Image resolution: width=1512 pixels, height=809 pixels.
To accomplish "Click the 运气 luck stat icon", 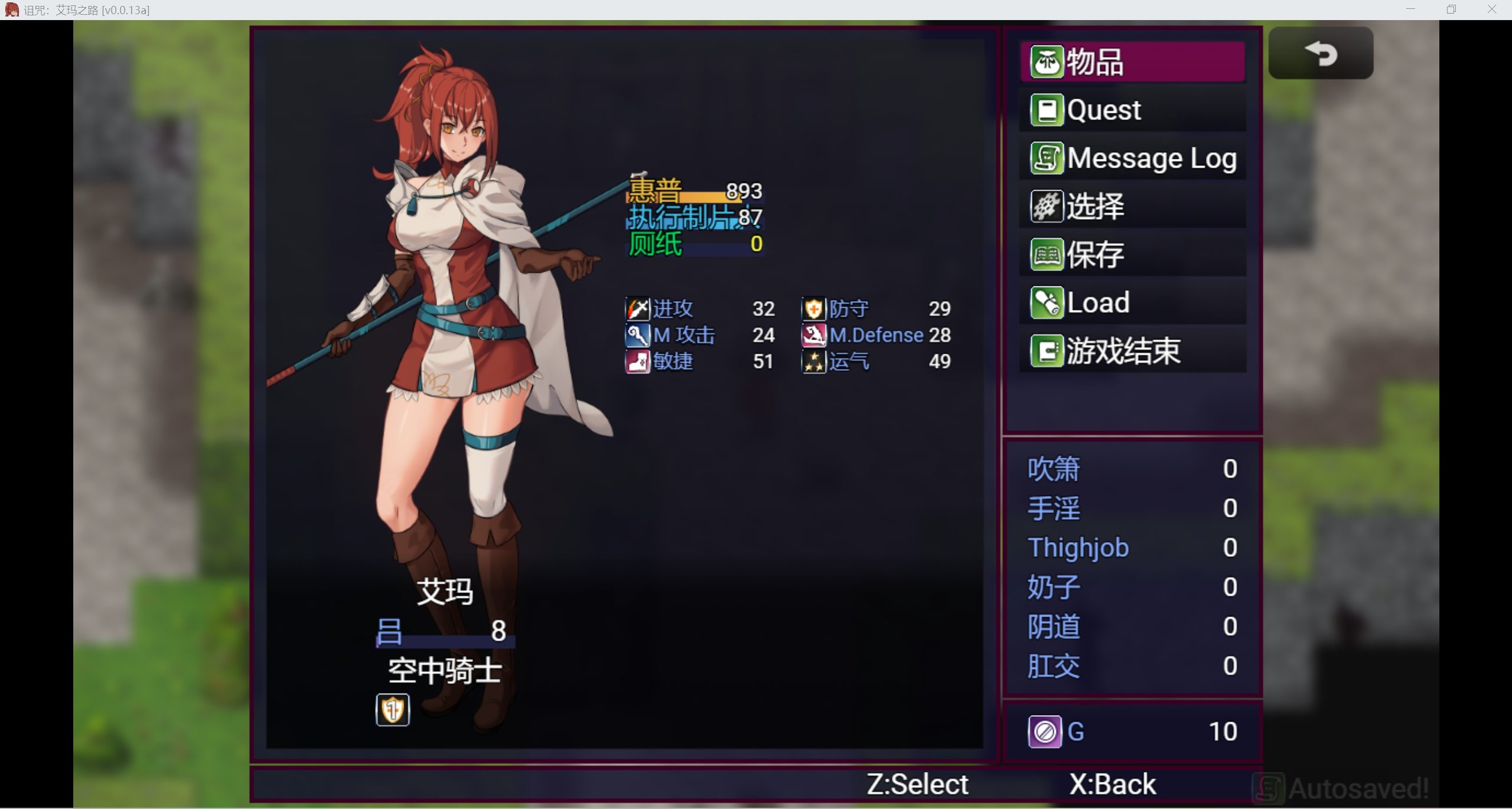I will pos(813,361).
